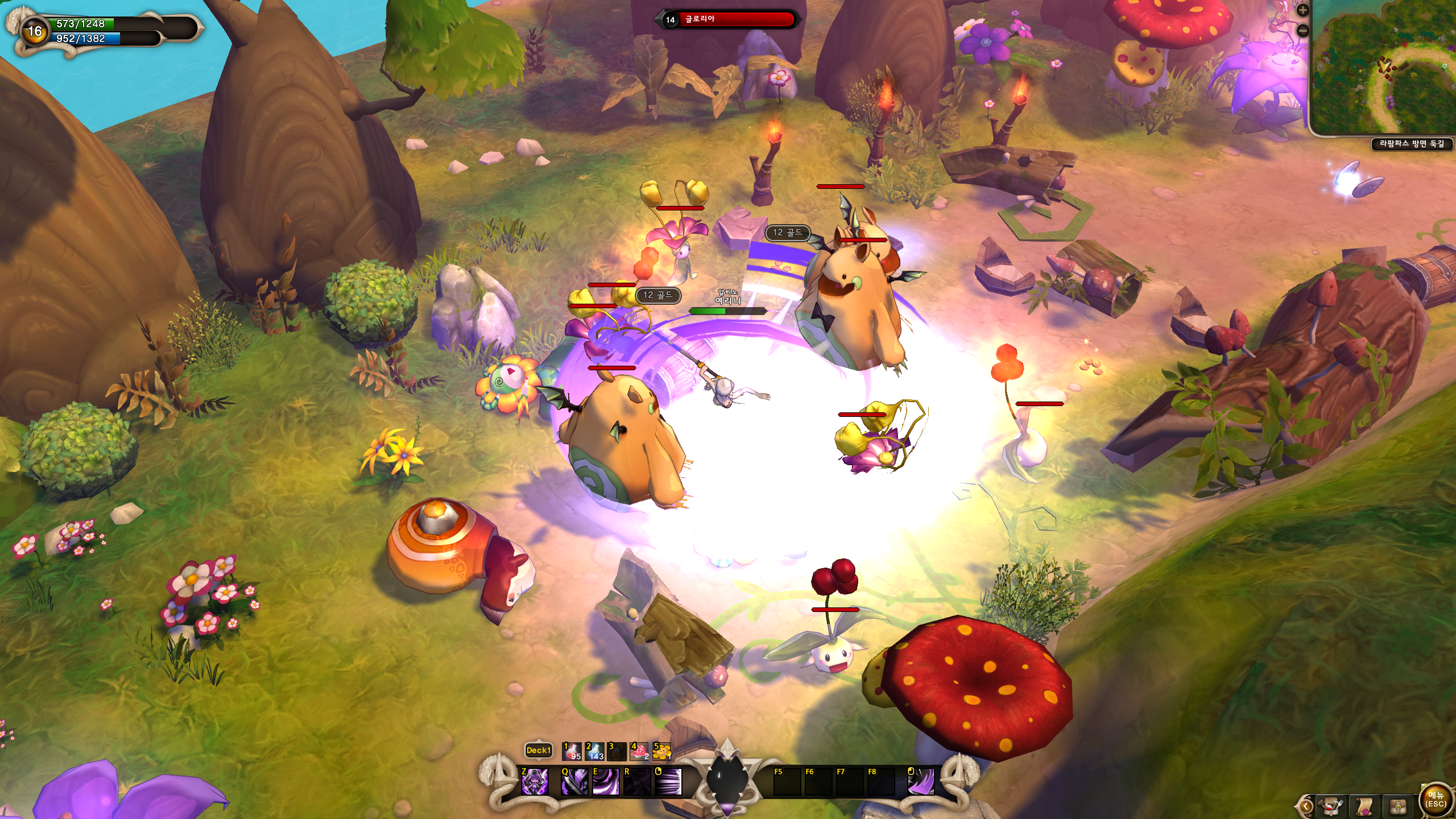Use the pink shaved ice in slot 4

(x=639, y=751)
